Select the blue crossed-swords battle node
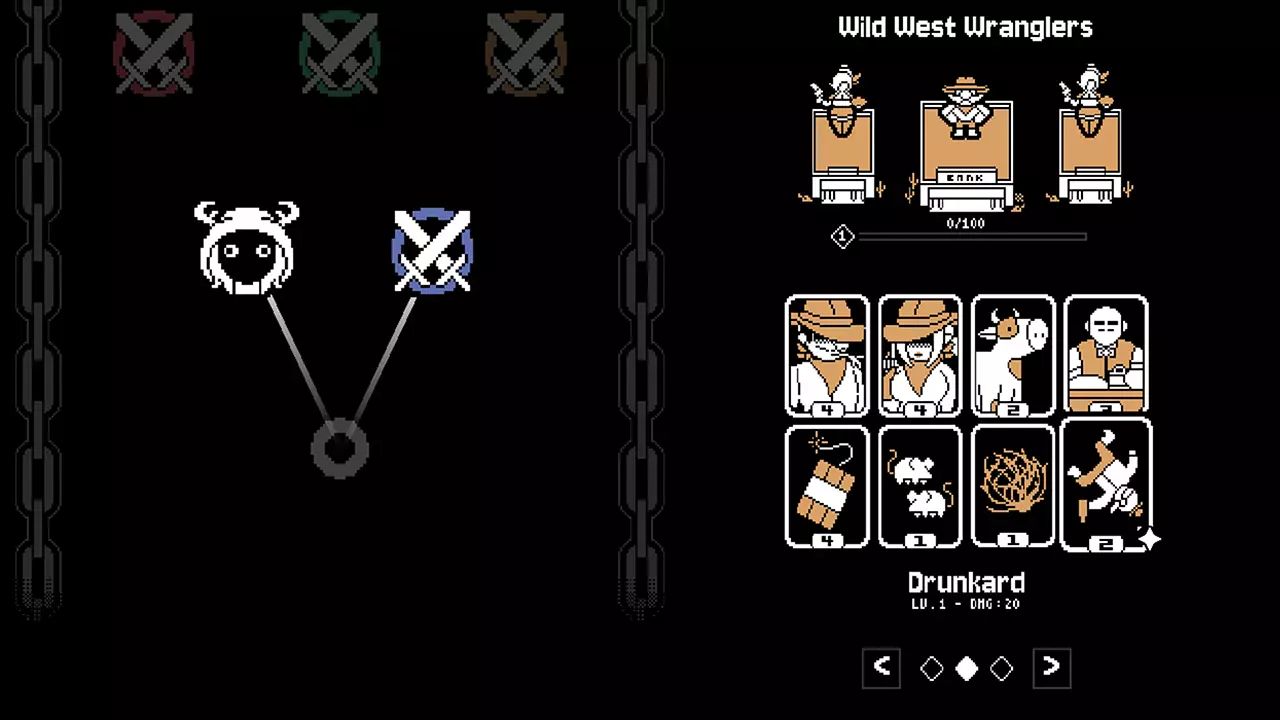This screenshot has width=1280, height=720. pyautogui.click(x=432, y=251)
